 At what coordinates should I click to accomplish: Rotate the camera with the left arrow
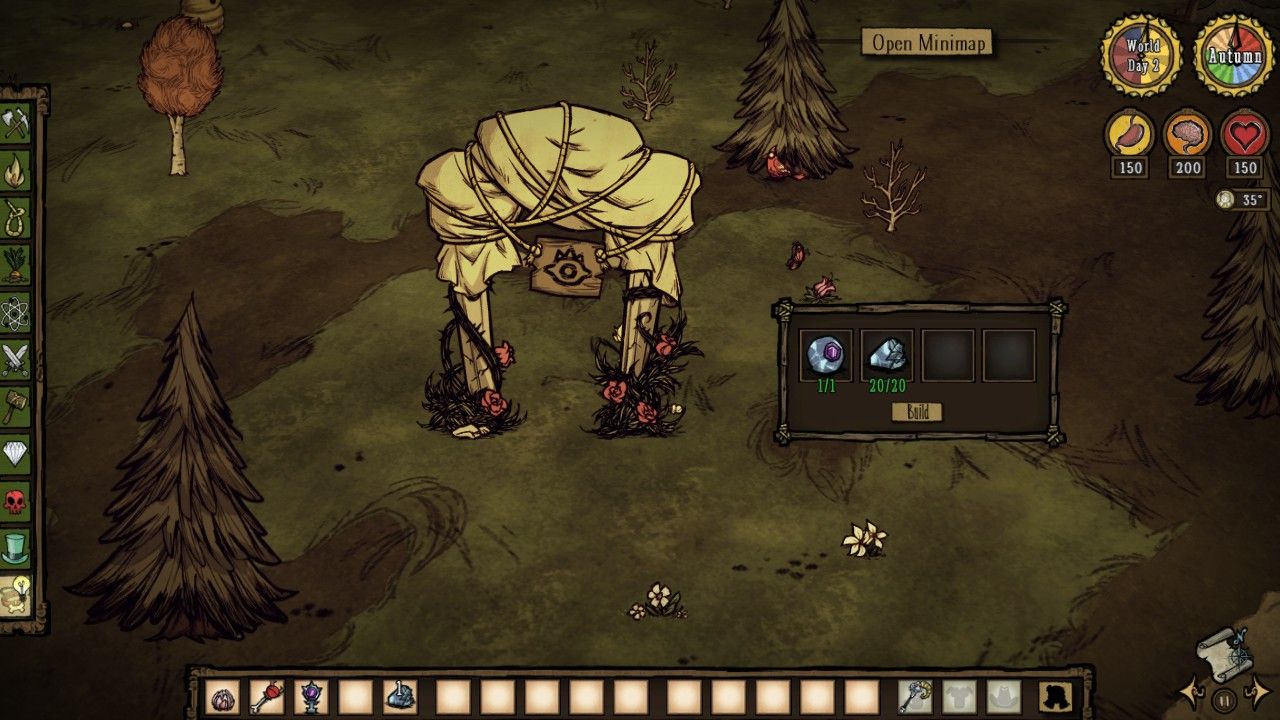(1192, 692)
